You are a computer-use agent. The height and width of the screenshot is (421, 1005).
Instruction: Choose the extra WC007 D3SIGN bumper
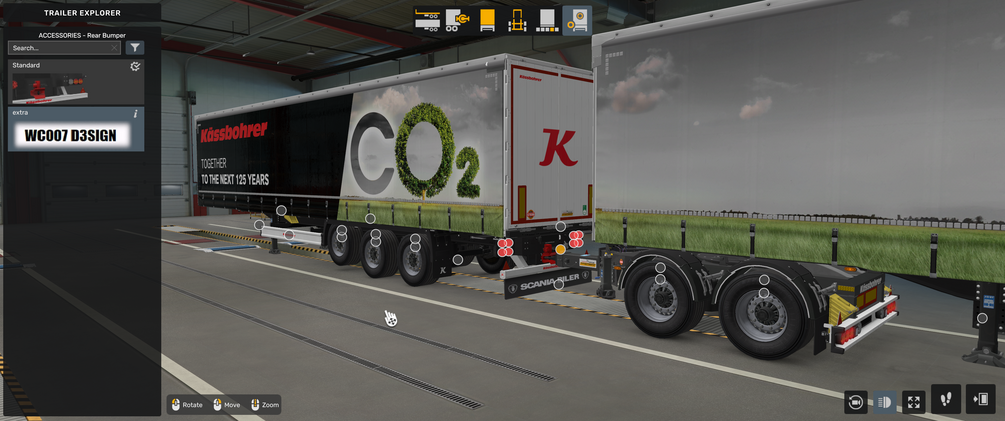pyautogui.click(x=76, y=134)
